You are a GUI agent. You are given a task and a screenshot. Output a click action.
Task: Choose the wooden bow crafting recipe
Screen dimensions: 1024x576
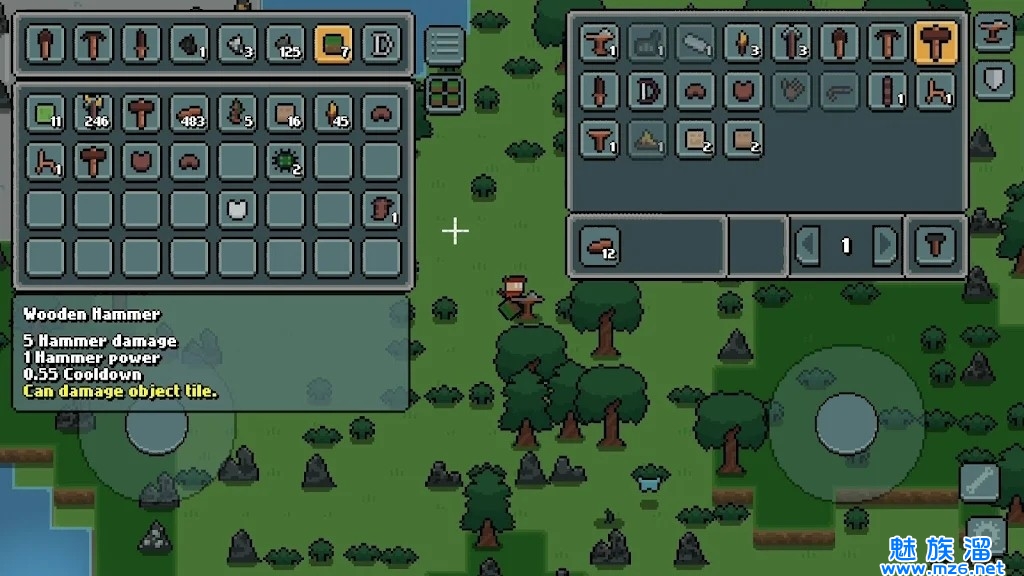647,91
